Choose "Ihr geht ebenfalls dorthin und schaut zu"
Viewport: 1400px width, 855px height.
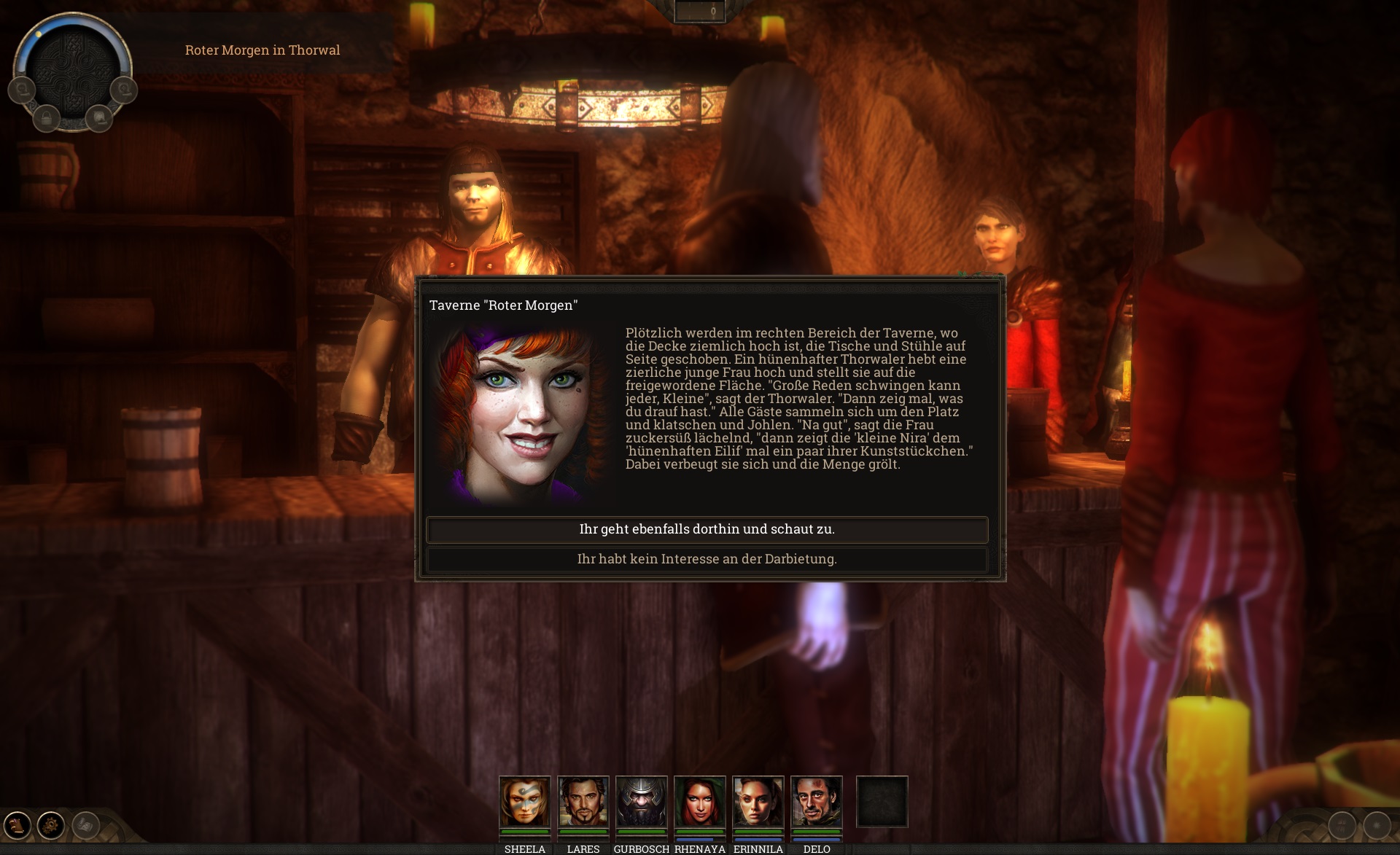707,530
